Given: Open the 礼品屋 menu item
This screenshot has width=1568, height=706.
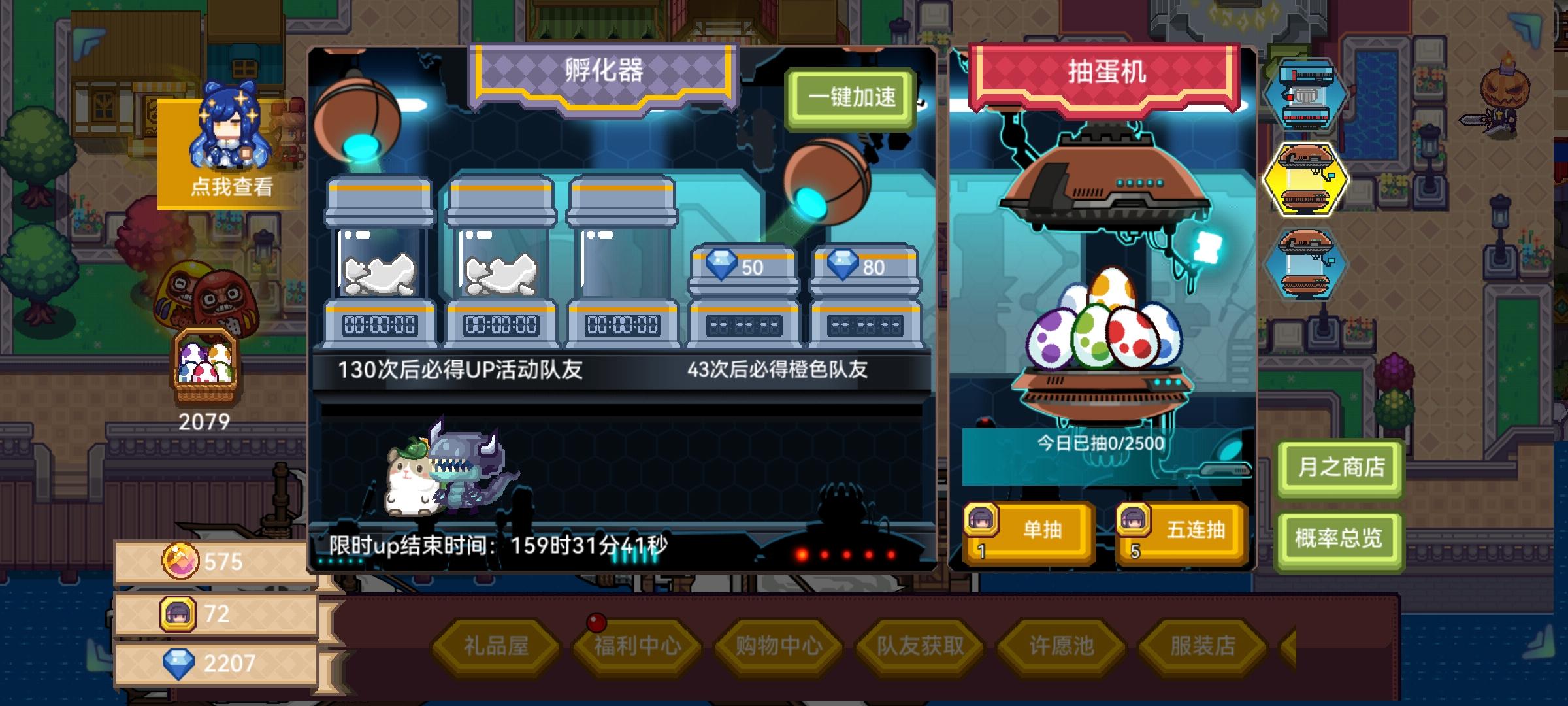Looking at the screenshot, I should click(497, 643).
